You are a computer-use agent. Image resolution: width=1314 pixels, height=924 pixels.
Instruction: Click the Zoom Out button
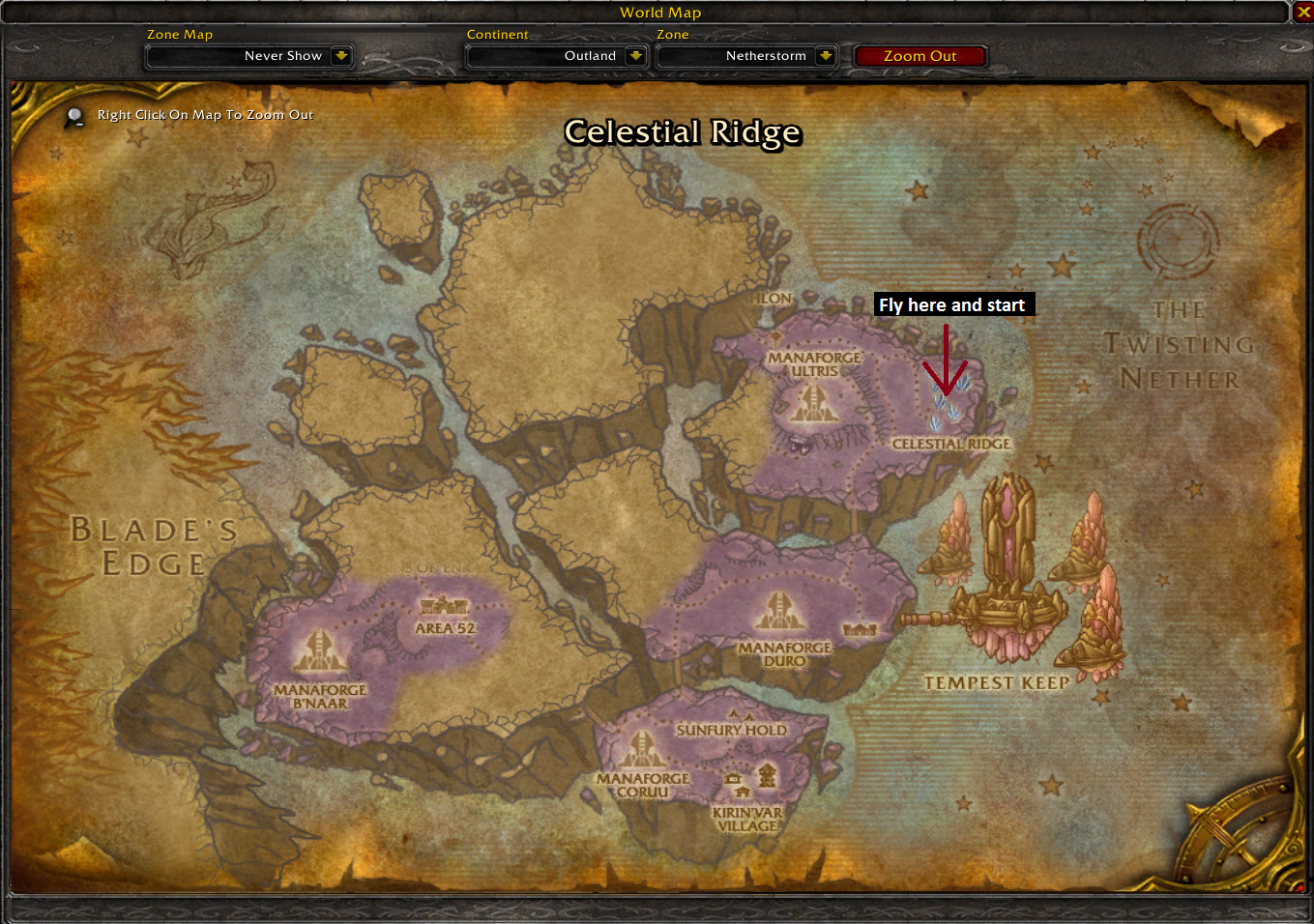(x=920, y=56)
